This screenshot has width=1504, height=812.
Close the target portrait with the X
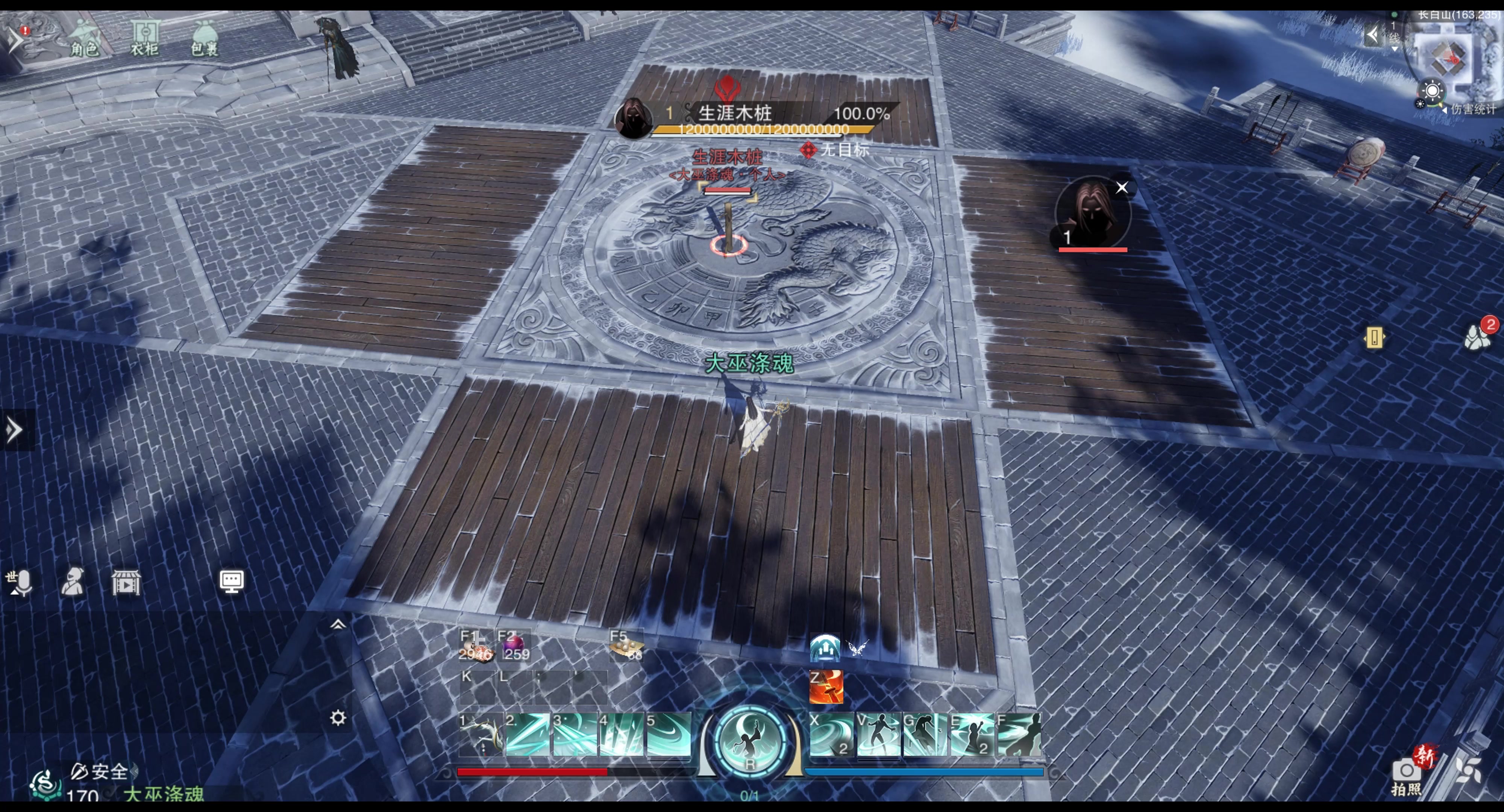(1122, 187)
